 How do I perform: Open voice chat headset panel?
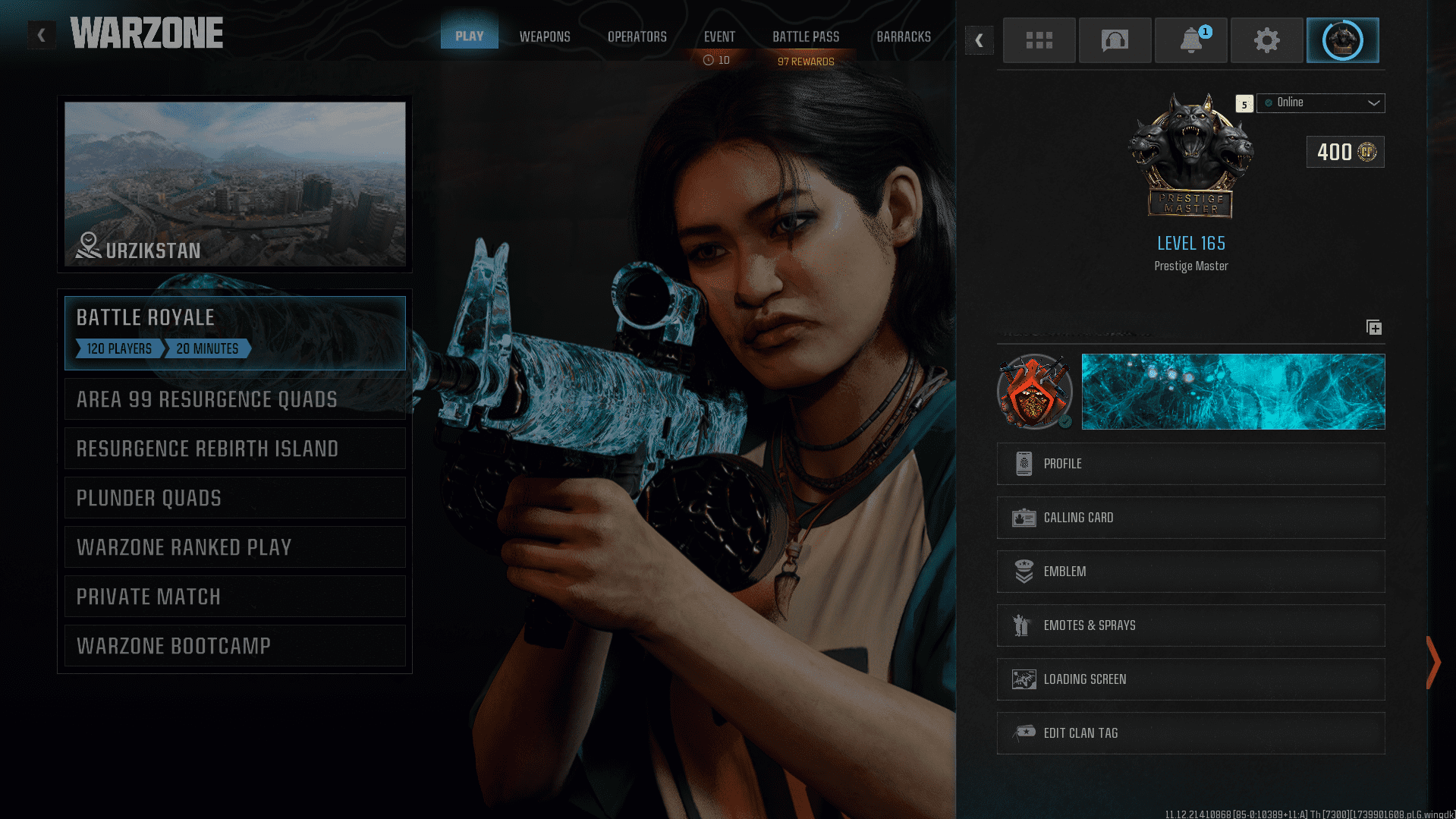tap(1115, 40)
